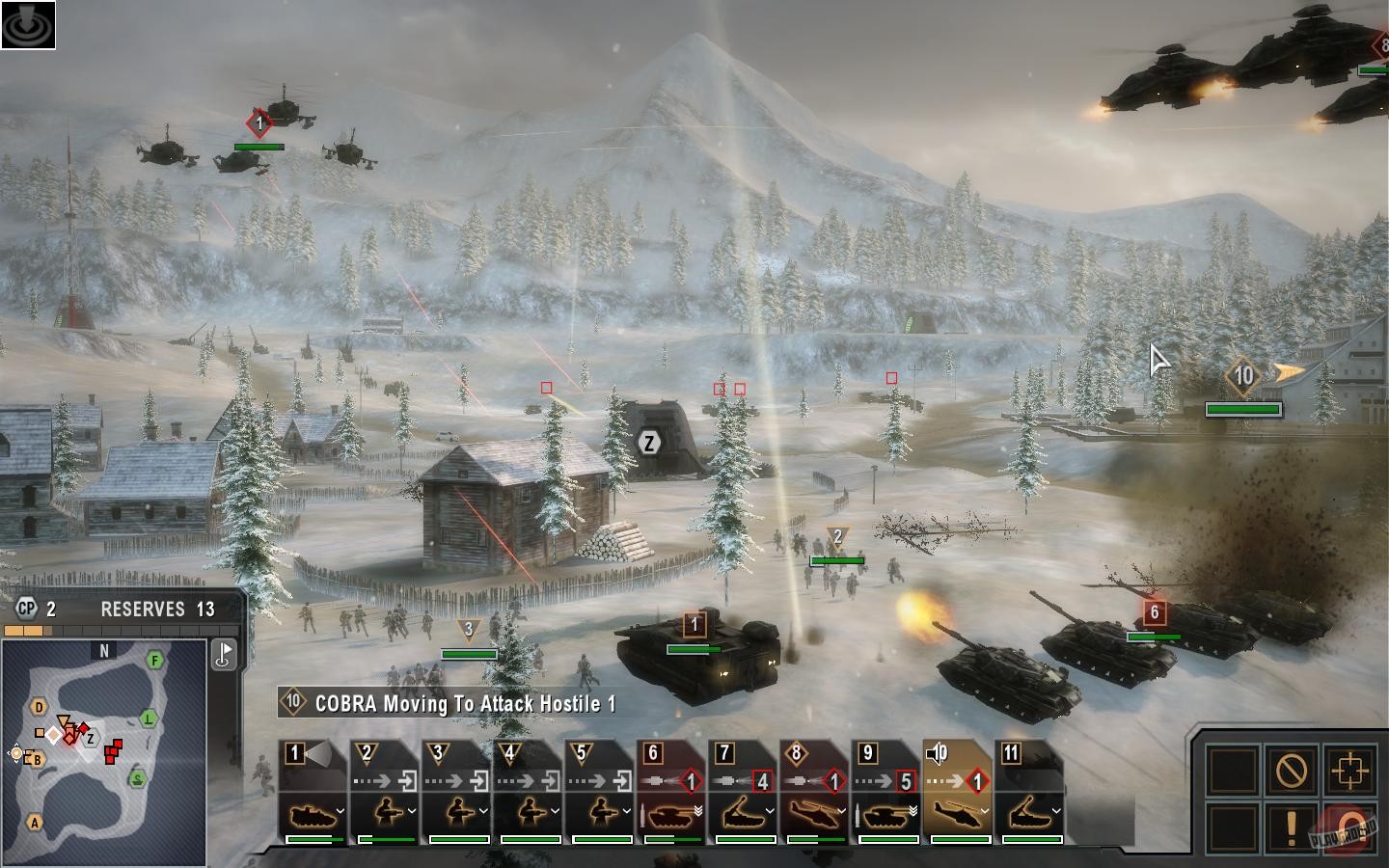The height and width of the screenshot is (868, 1389).
Task: Click the exclamation alert icon
Action: pyautogui.click(x=1291, y=827)
